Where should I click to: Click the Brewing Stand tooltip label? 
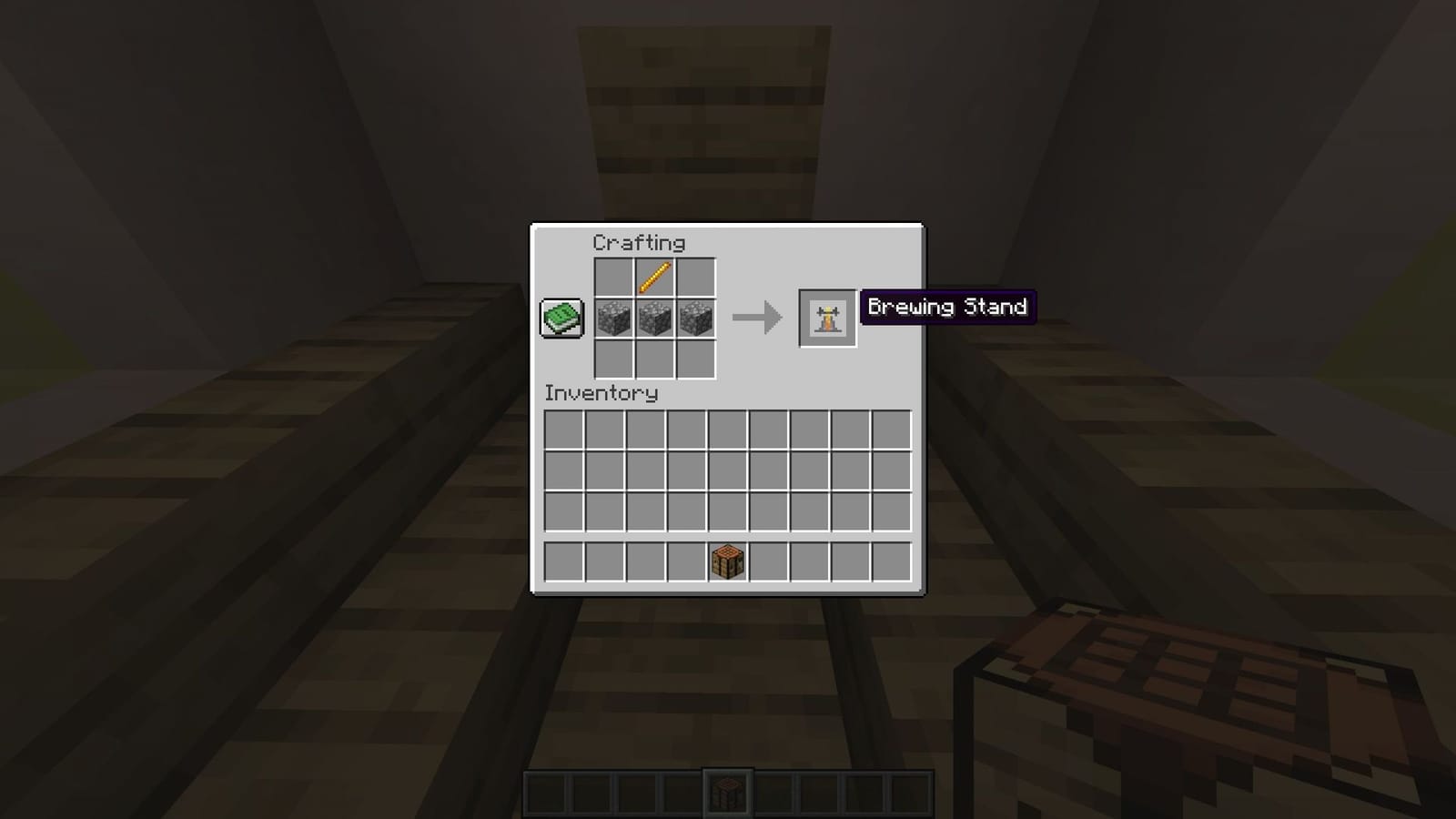click(x=948, y=308)
